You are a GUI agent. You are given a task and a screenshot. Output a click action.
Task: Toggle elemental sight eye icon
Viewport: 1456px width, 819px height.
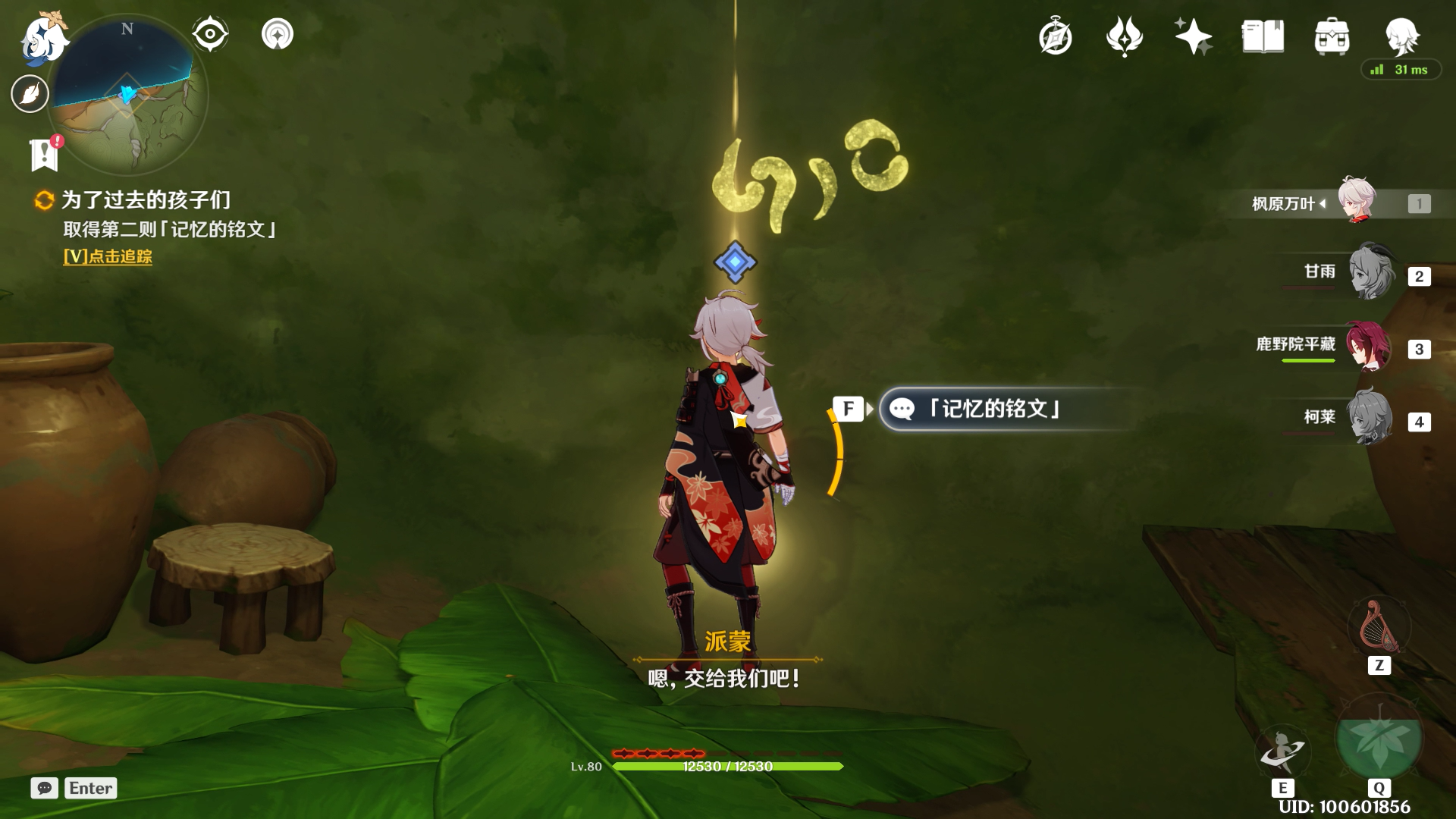(210, 34)
